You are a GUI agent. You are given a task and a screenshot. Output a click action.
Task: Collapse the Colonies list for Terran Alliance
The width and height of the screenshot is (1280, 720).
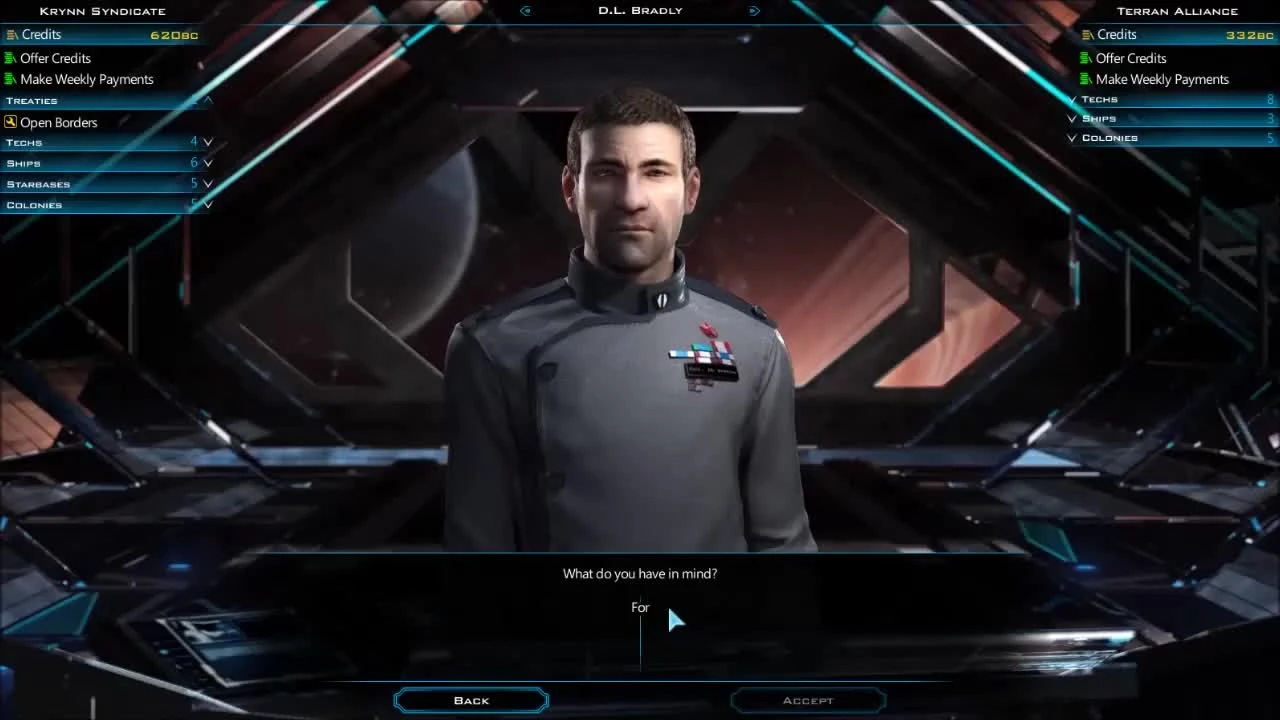1071,137
